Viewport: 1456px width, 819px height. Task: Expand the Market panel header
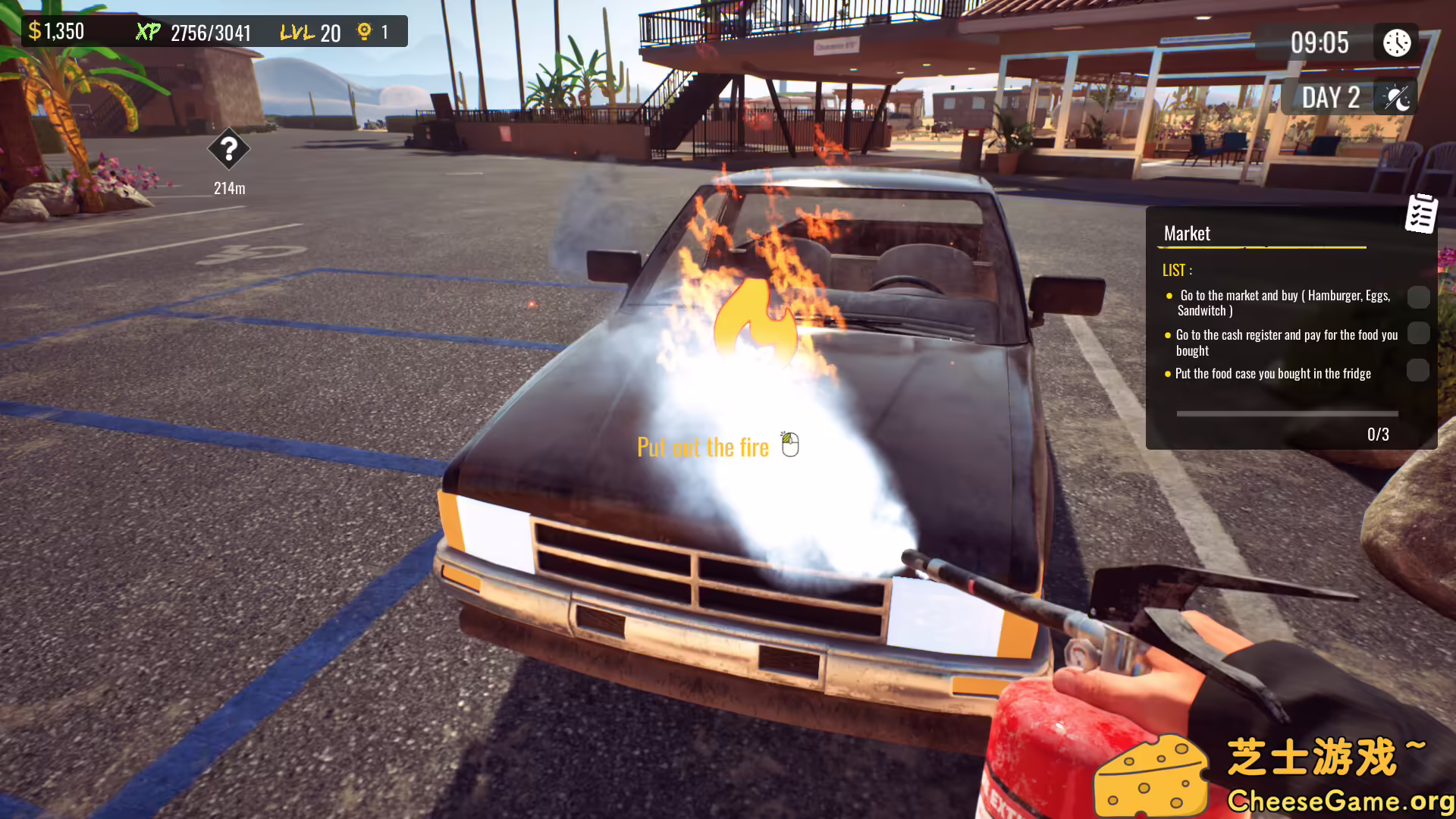click(x=1187, y=234)
